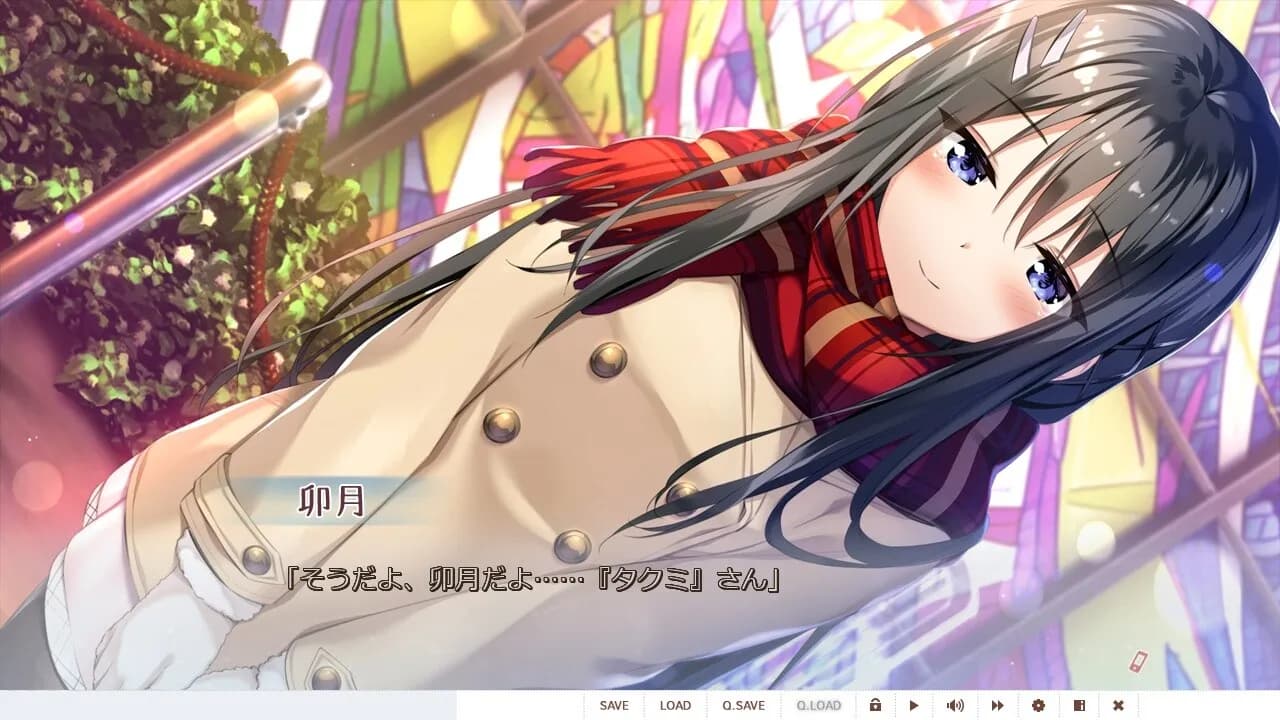Click the lock icon between Q.LOAD and play
This screenshot has height=720, width=1280.
click(877, 705)
